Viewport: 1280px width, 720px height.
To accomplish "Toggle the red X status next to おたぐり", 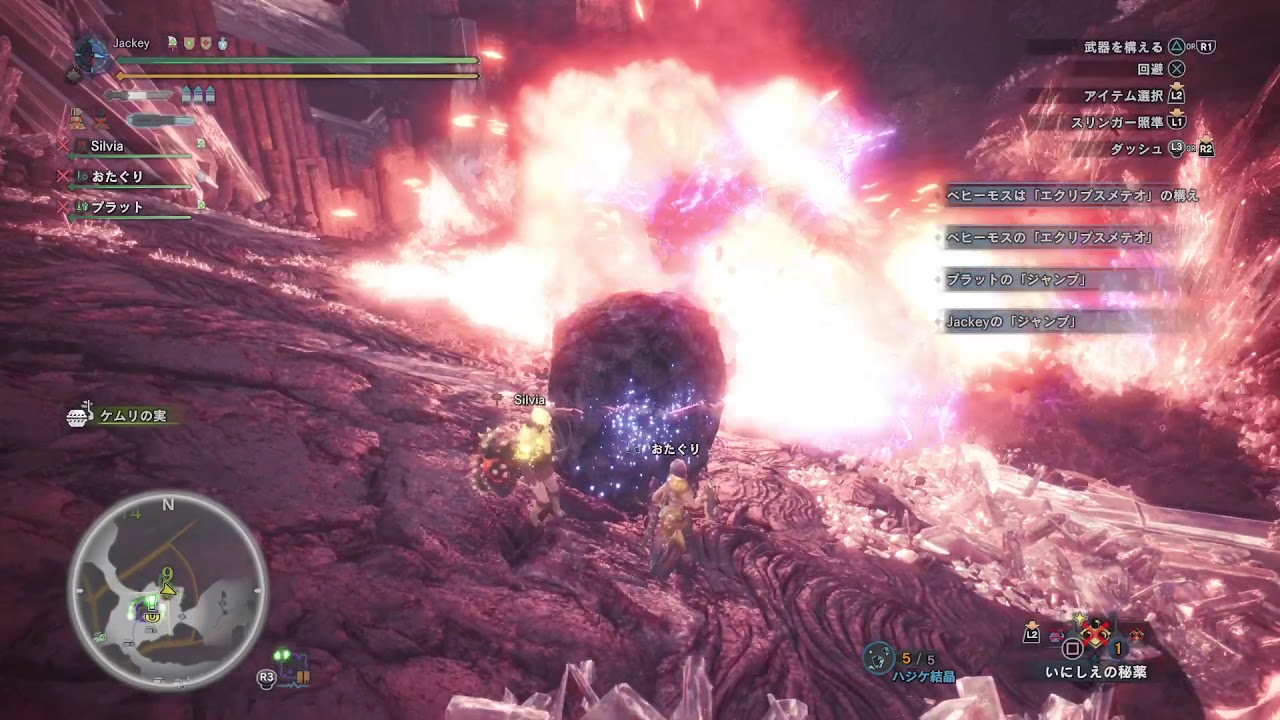I will pos(63,174).
